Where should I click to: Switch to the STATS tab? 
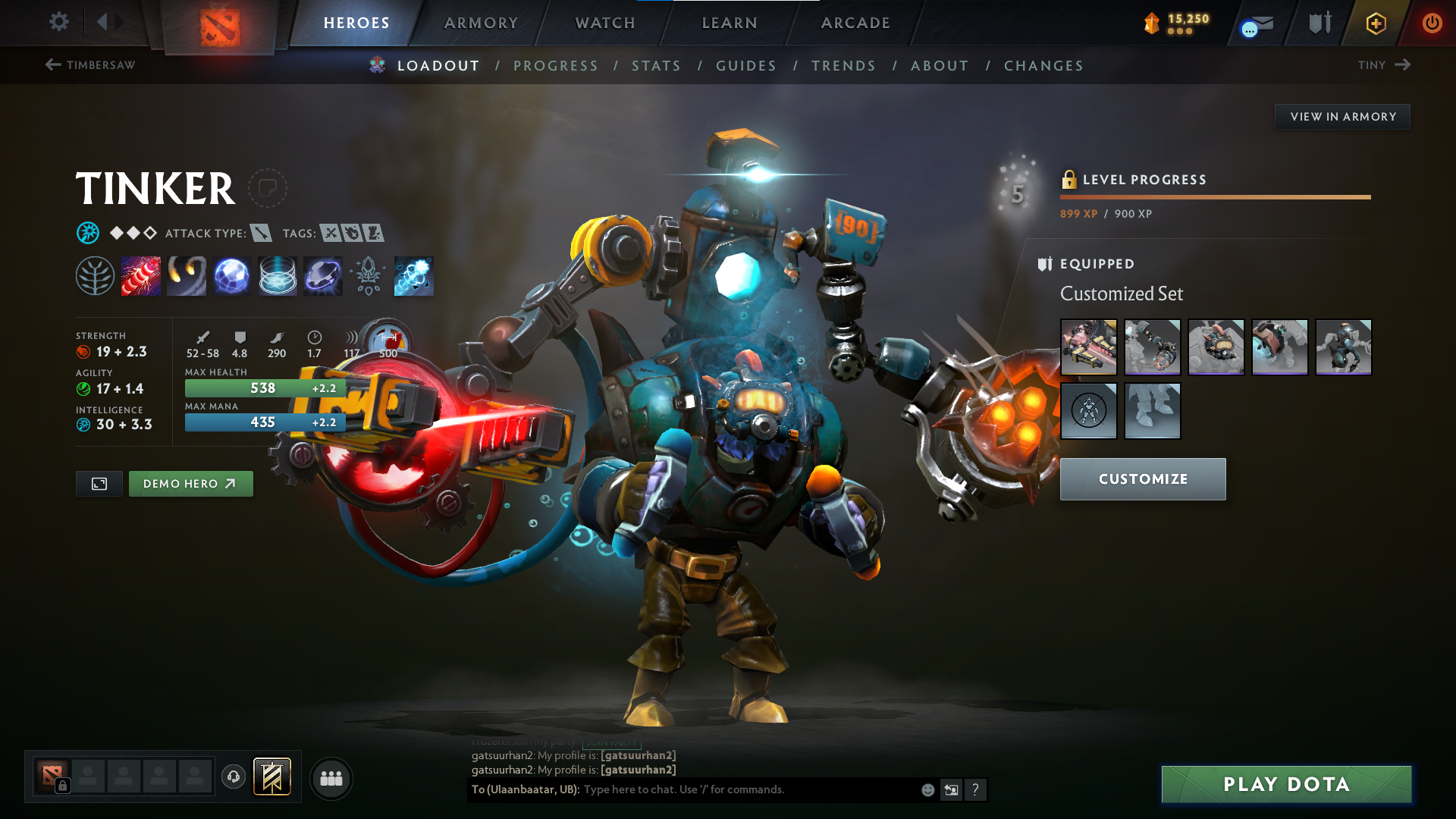tap(656, 66)
